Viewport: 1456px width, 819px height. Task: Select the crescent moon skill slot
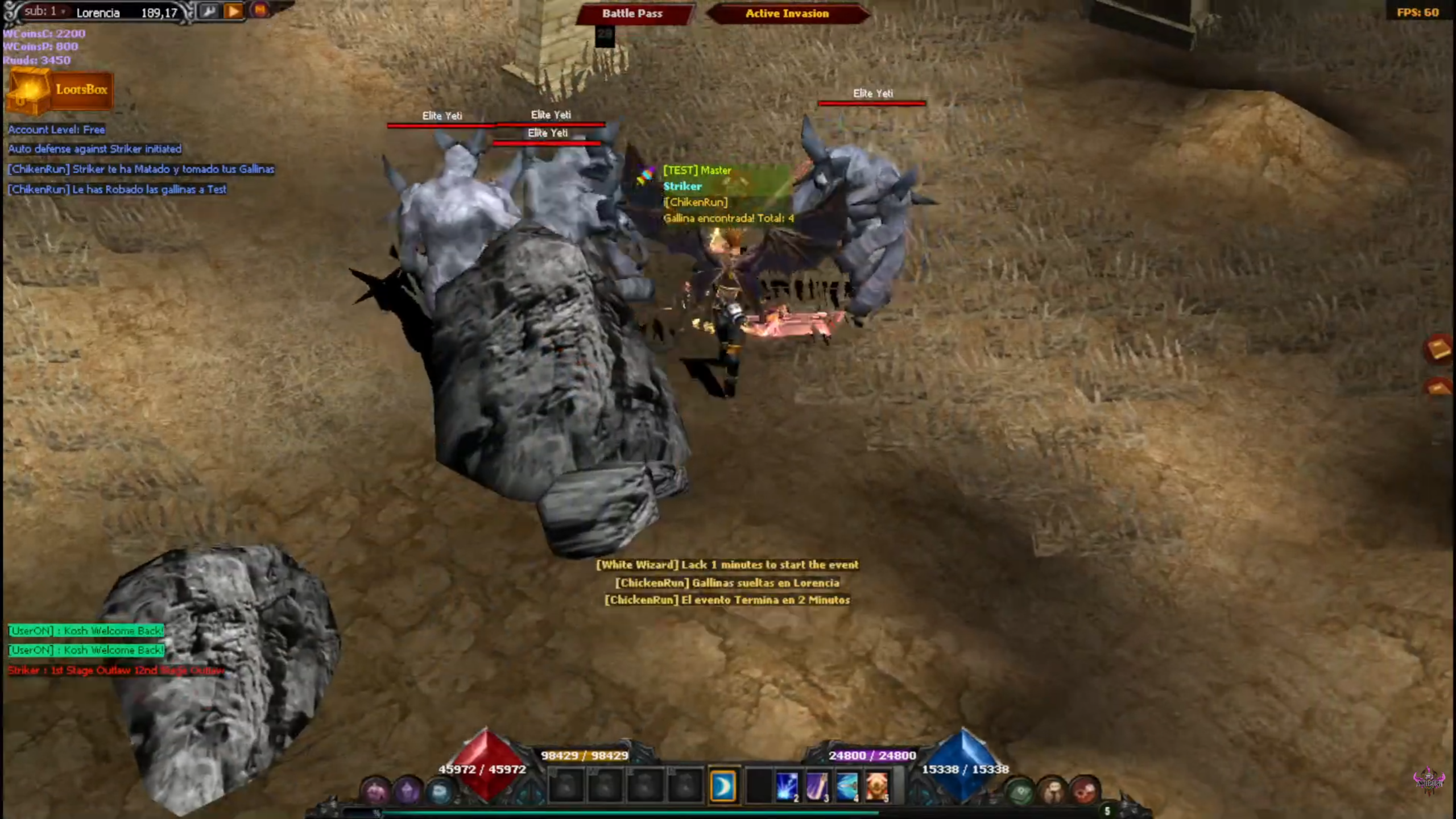click(723, 787)
